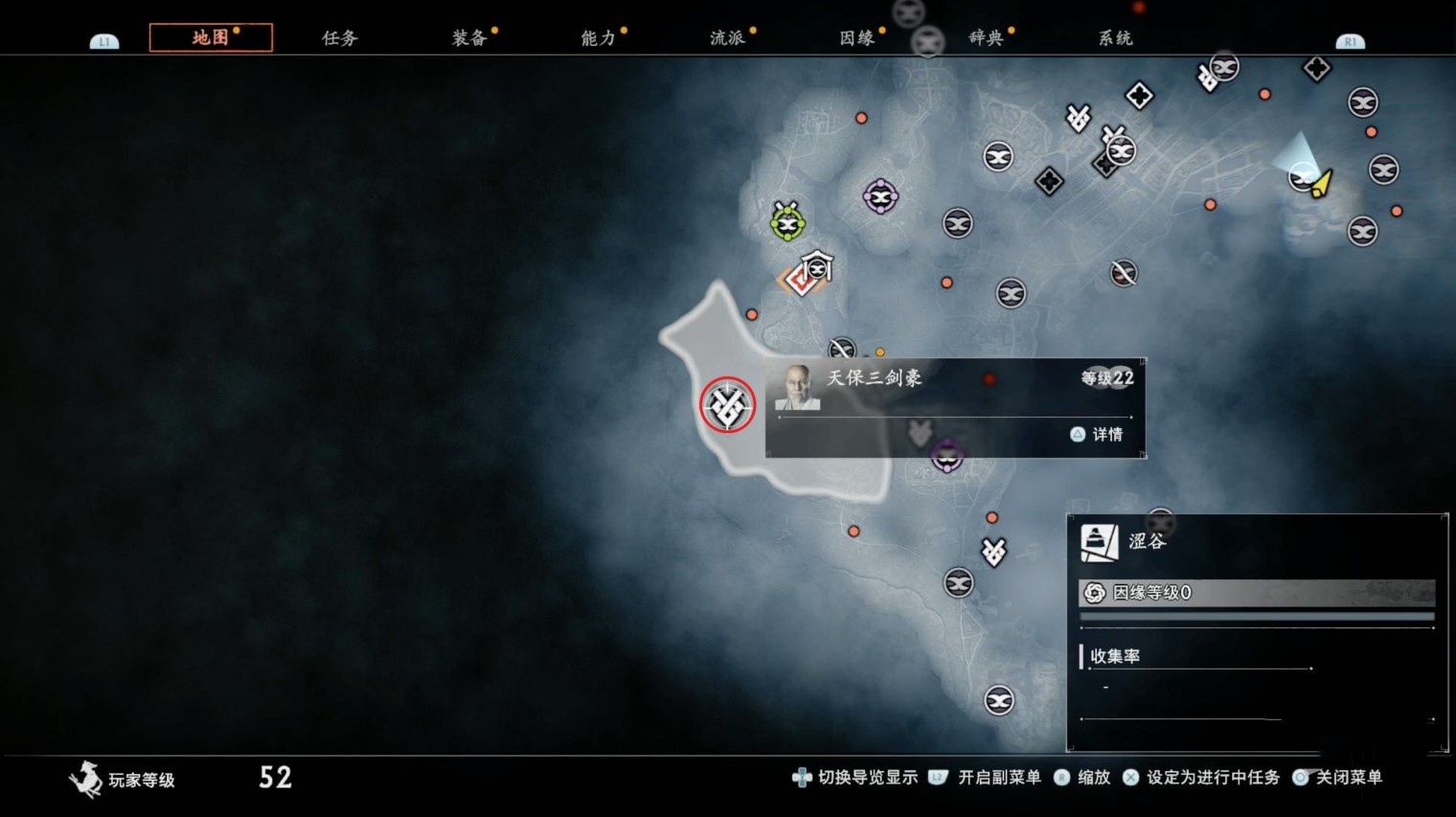Go to the 能力 tab
This screenshot has height=817, width=1456.
tap(598, 38)
